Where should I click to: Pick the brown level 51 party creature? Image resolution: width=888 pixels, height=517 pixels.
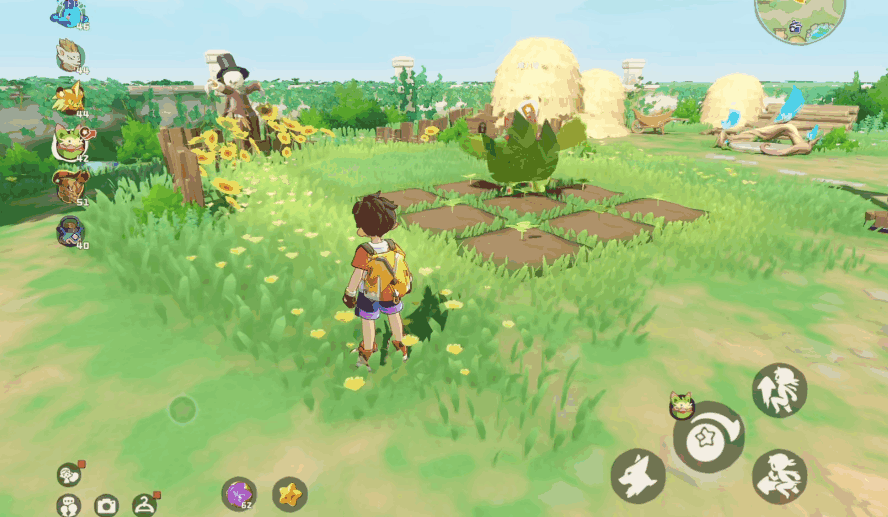[x=70, y=186]
